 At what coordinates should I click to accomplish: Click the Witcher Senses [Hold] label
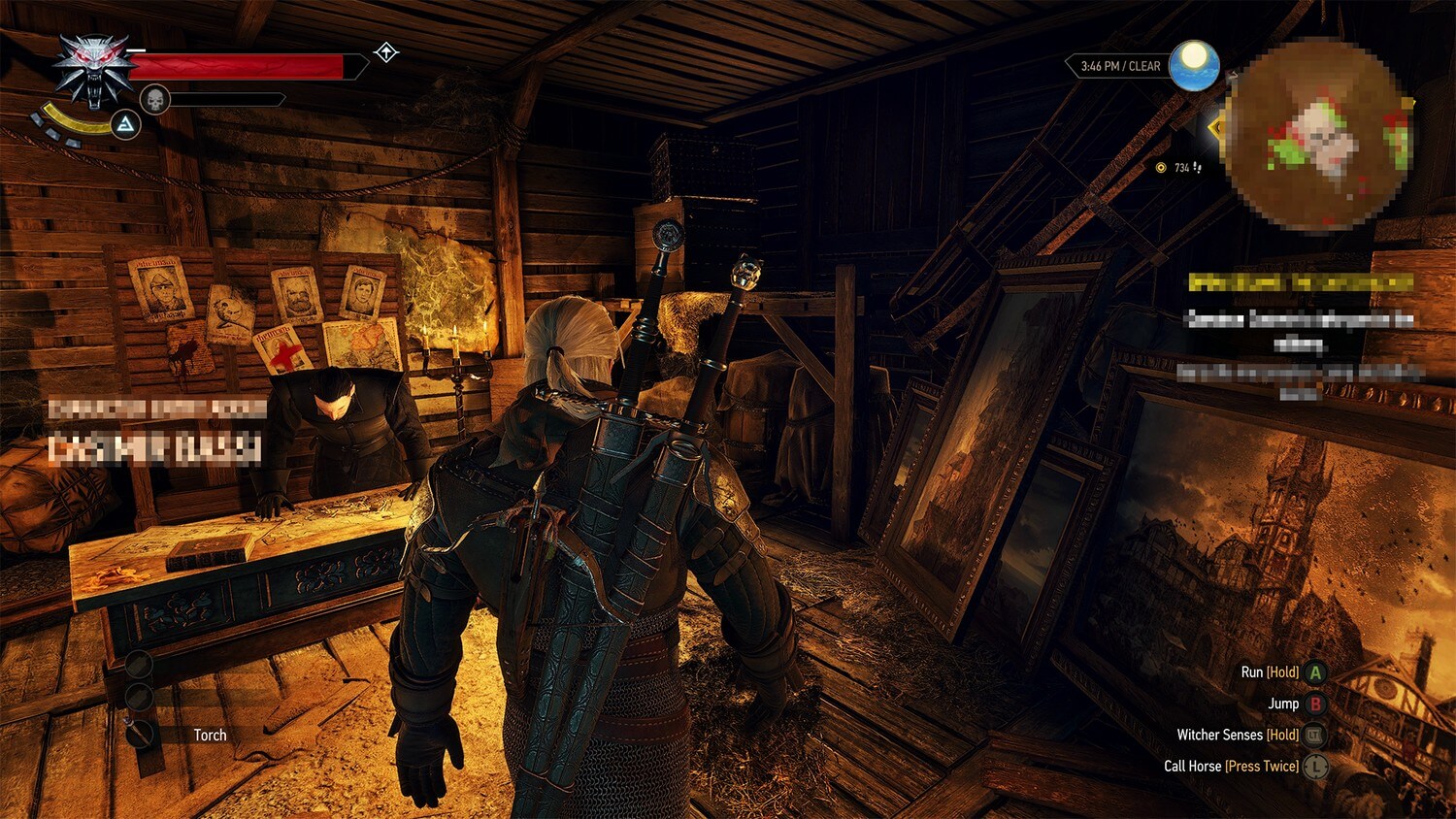click(x=1222, y=736)
